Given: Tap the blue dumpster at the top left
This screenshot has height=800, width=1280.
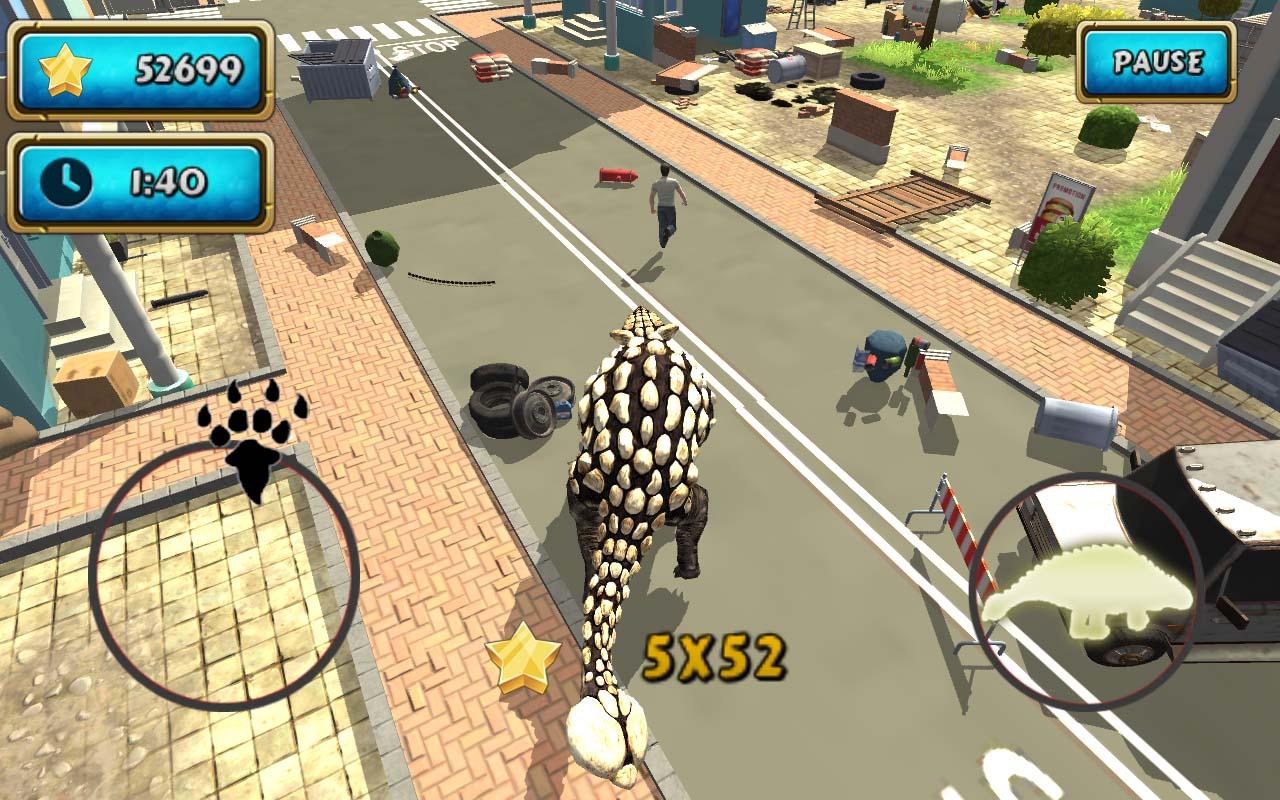Looking at the screenshot, I should pyautogui.click(x=338, y=72).
